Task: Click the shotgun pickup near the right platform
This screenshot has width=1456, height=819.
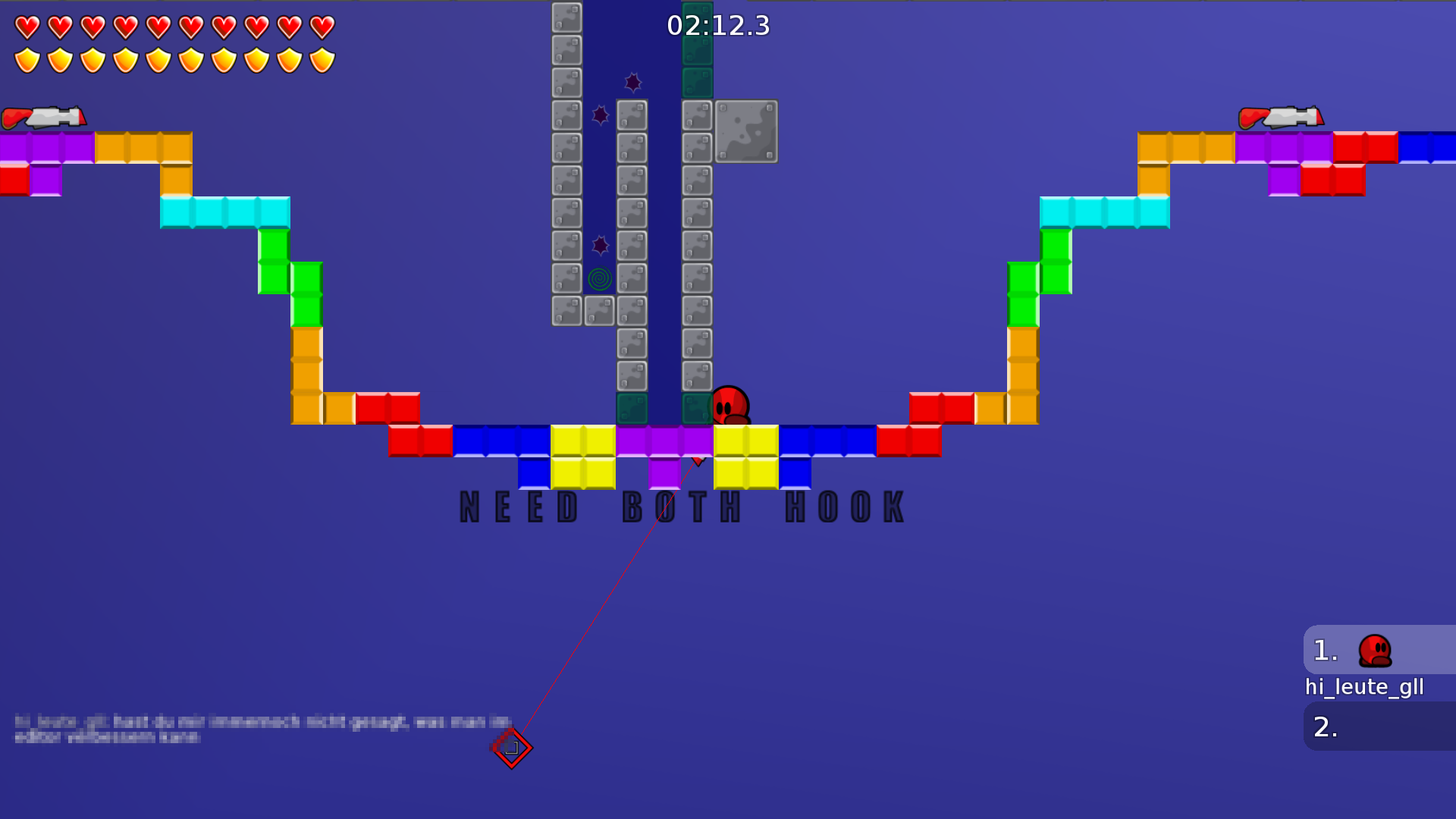Action: coord(1283,118)
